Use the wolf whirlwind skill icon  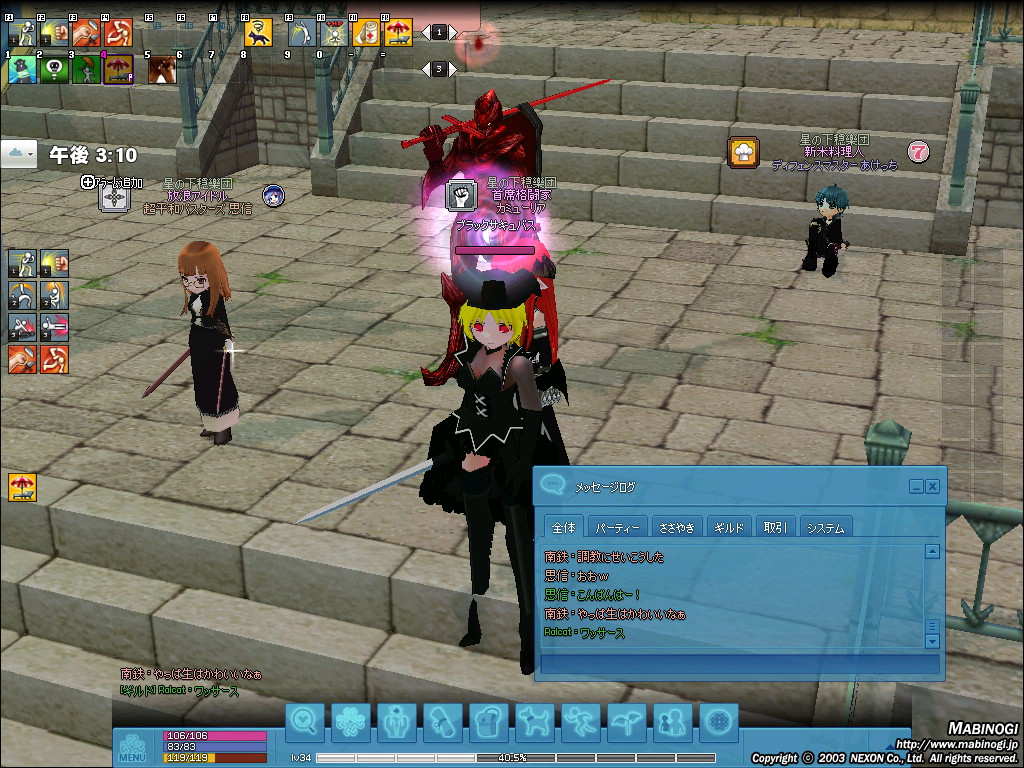[x=259, y=32]
